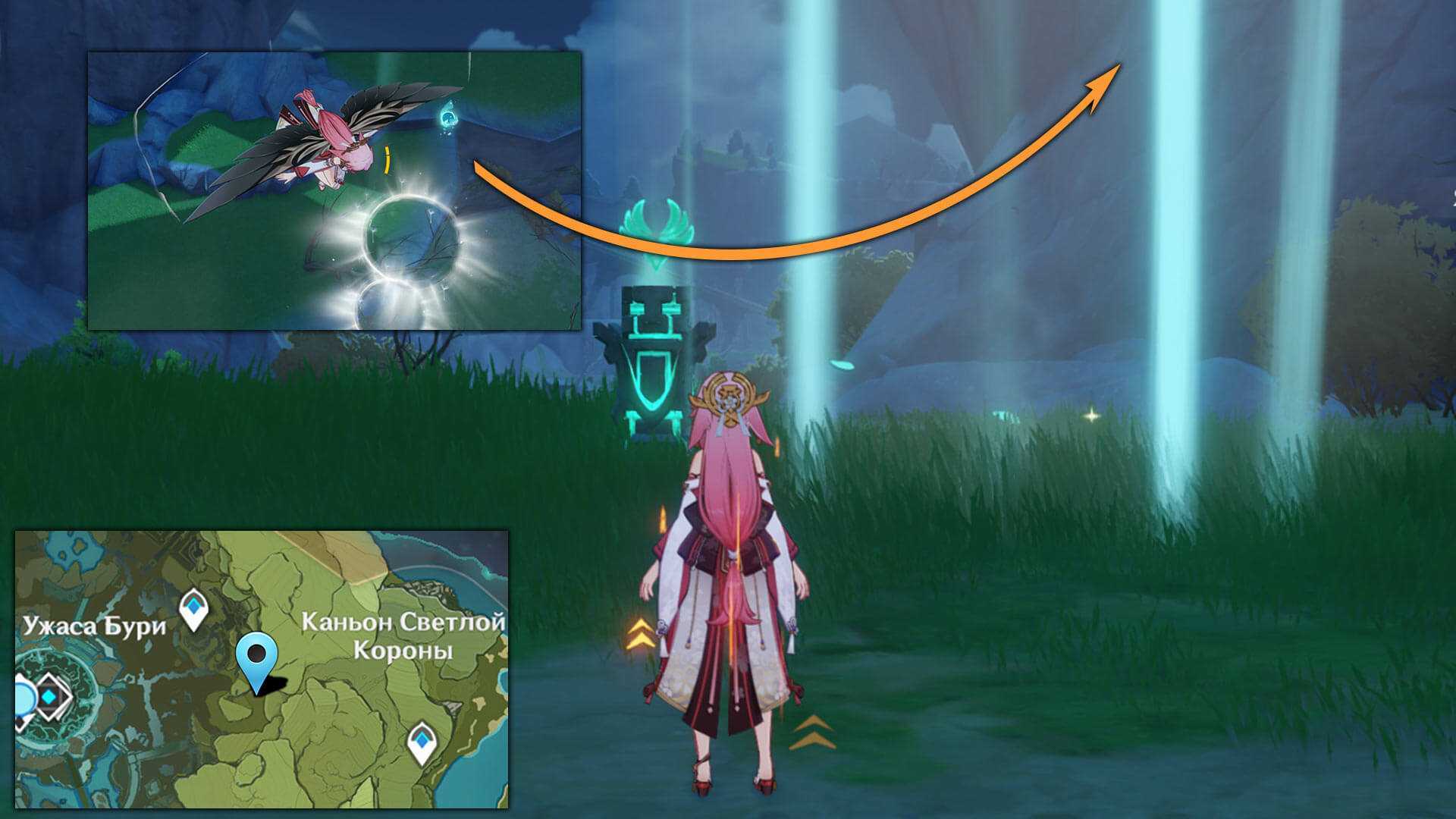This screenshot has height=819, width=1456.
Task: Select the blue location pin on the map
Action: [257, 657]
